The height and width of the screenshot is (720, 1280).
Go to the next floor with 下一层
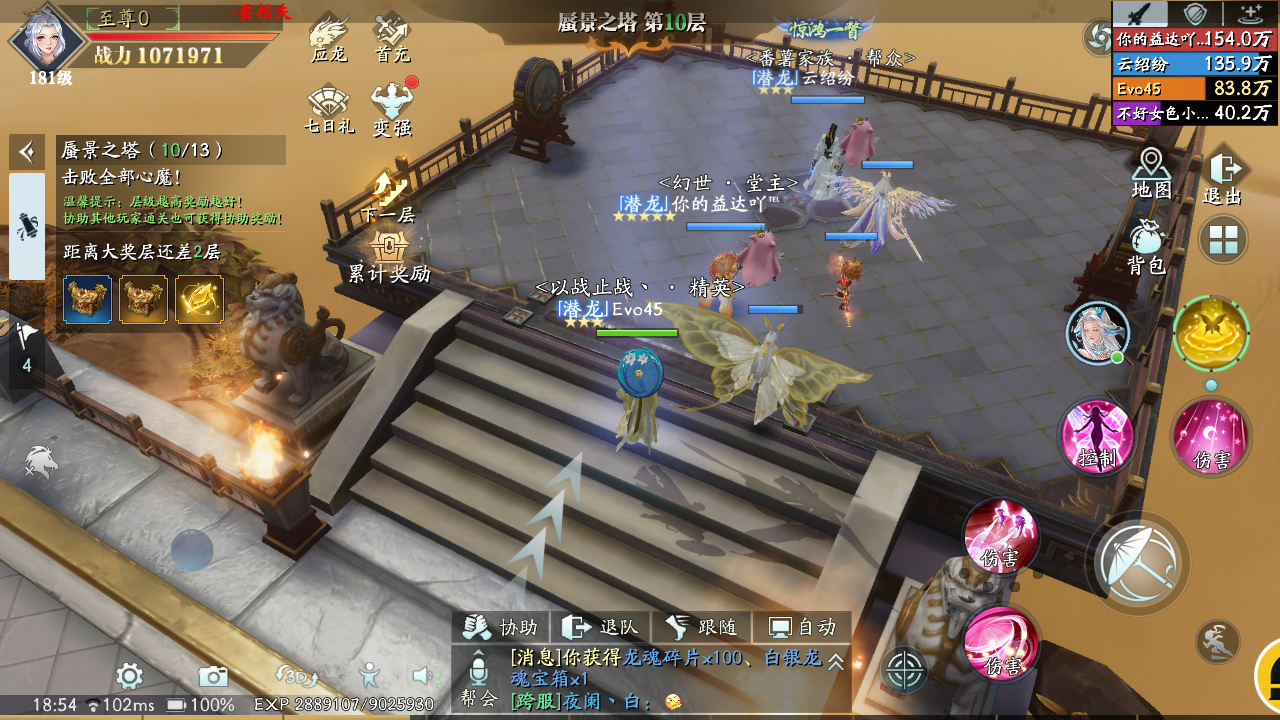(x=388, y=195)
